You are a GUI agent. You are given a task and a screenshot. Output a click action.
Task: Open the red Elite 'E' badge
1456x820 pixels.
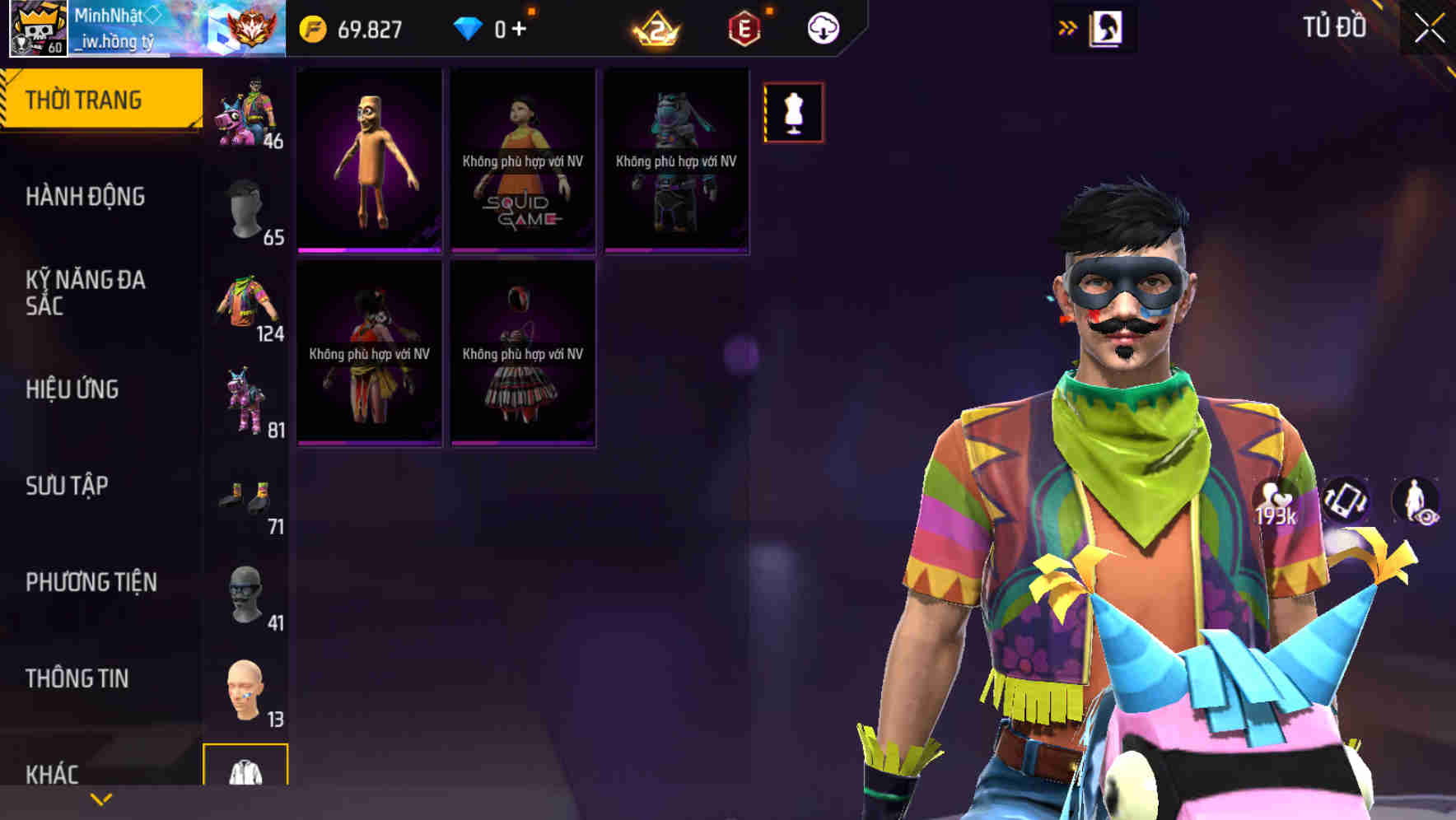[x=745, y=27]
